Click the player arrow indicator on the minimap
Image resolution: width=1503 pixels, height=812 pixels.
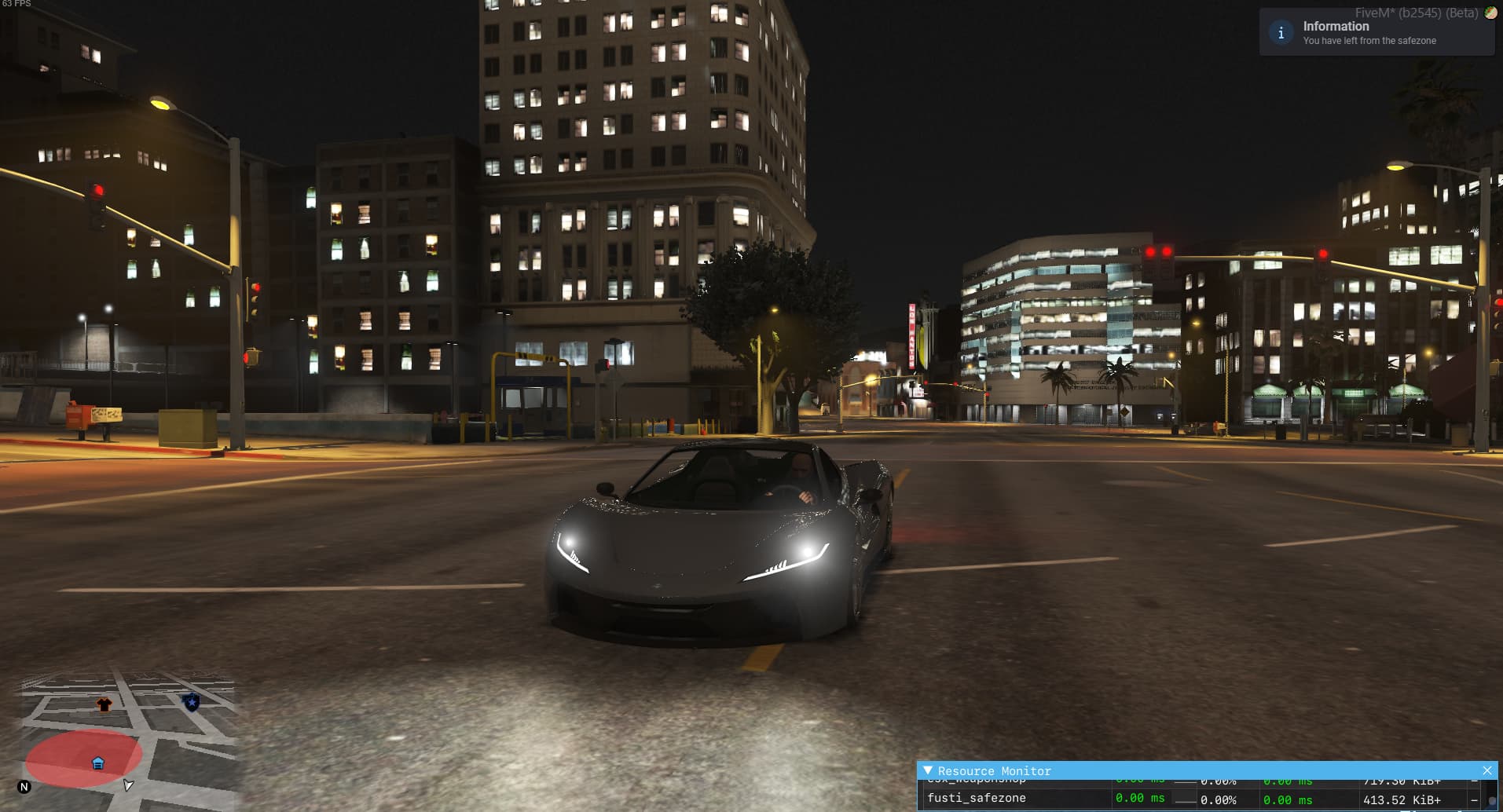tap(127, 785)
